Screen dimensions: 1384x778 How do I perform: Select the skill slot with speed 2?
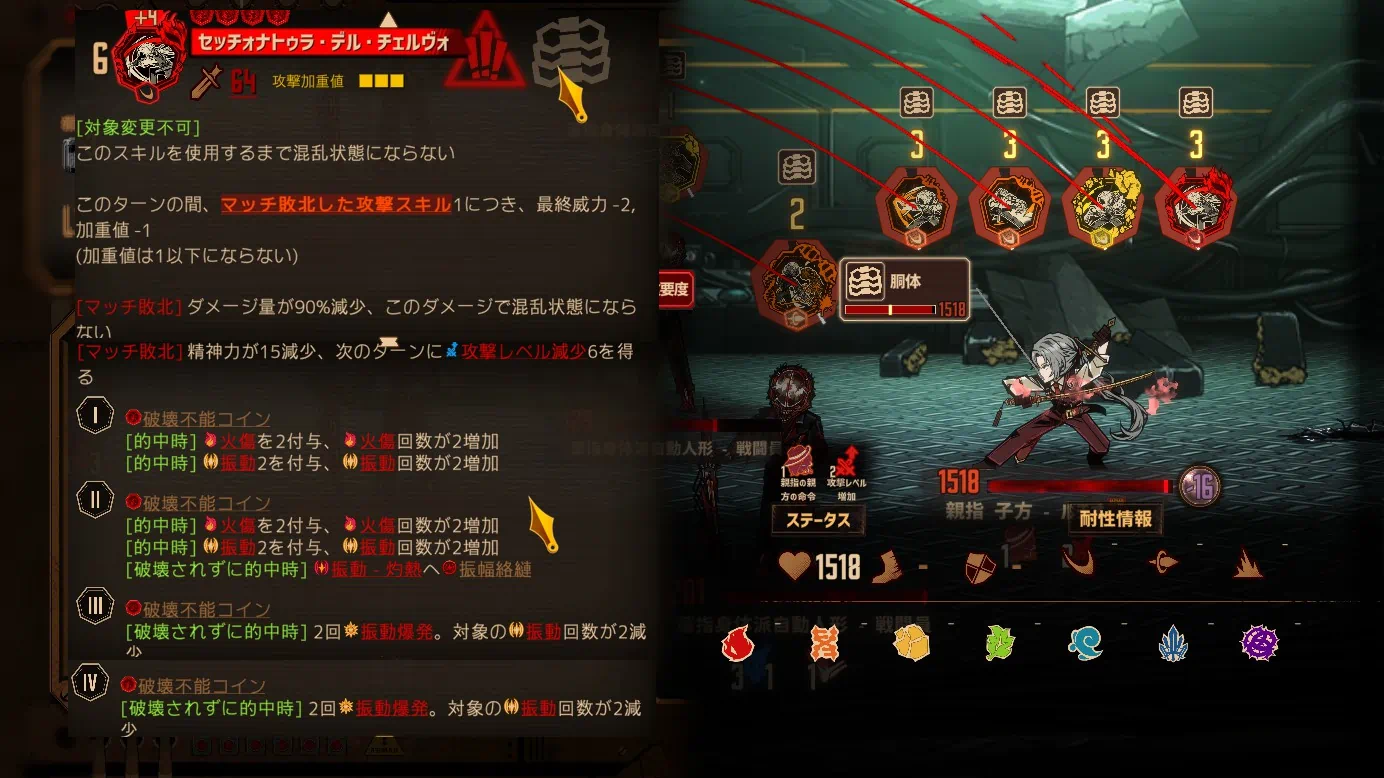798,281
